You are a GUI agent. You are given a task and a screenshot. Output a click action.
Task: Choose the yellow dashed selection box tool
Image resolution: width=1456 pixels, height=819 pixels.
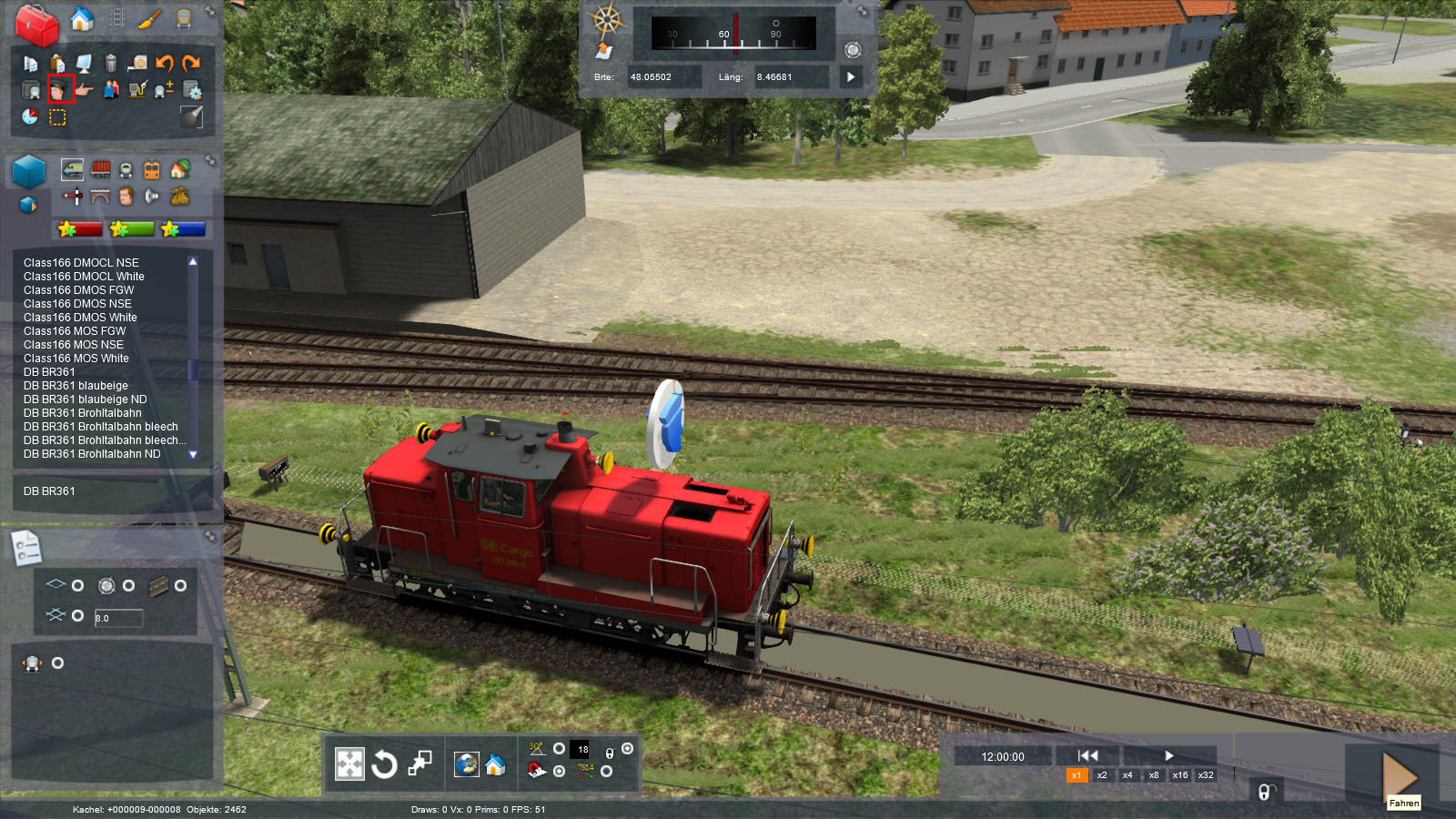pos(57,117)
